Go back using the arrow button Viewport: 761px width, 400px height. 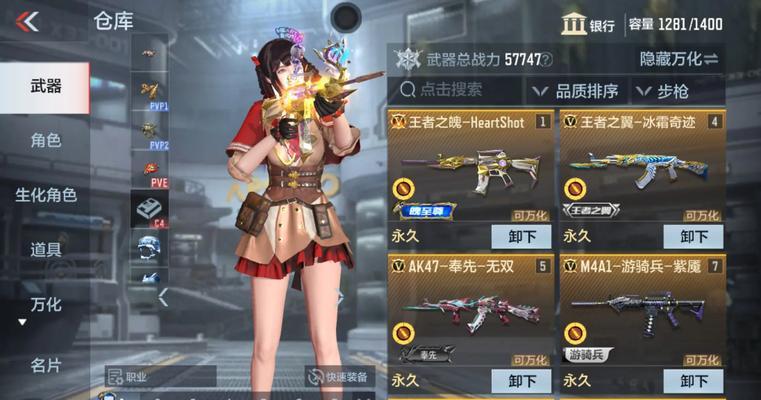(28, 21)
